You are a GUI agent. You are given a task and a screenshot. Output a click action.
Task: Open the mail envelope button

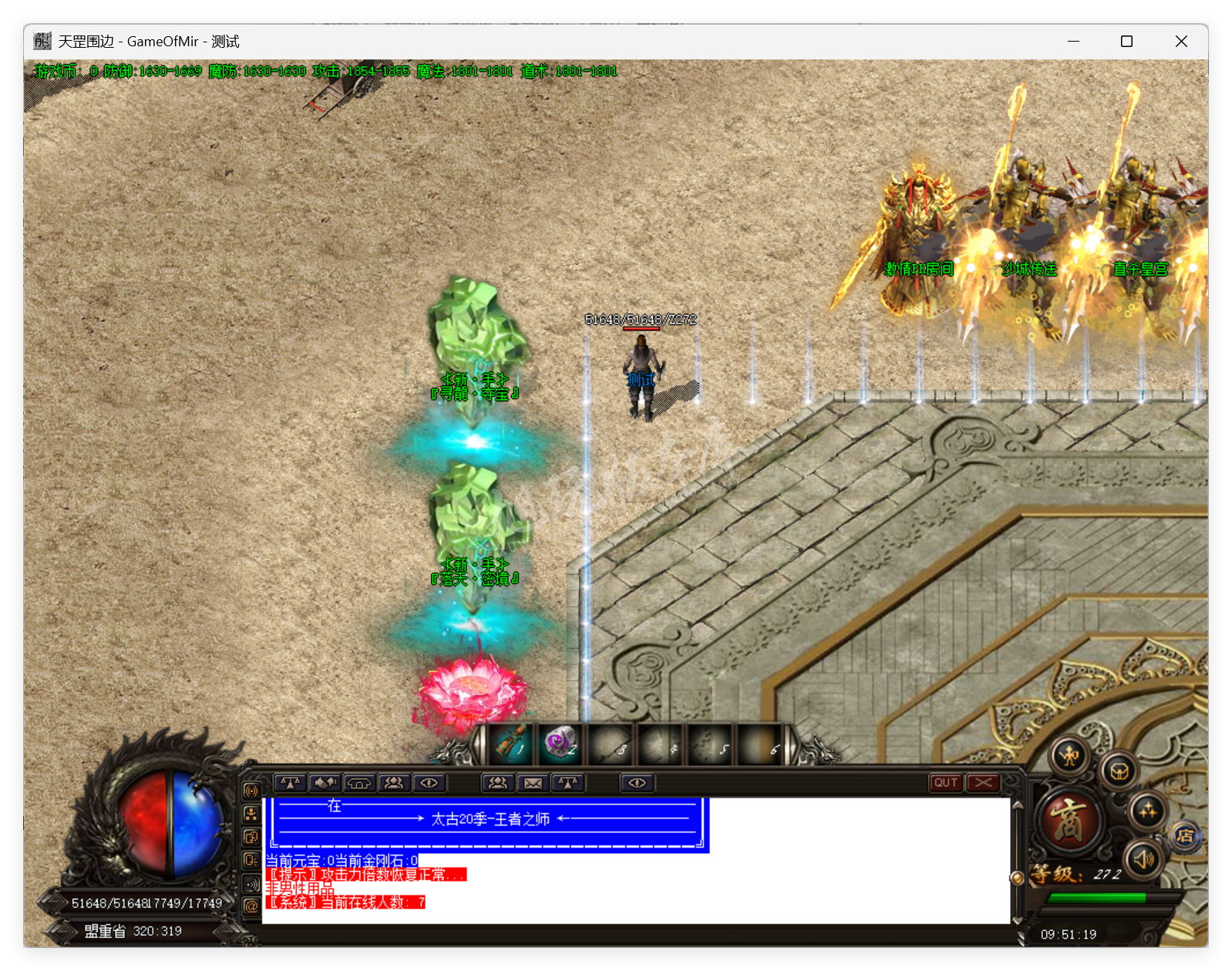(x=533, y=783)
